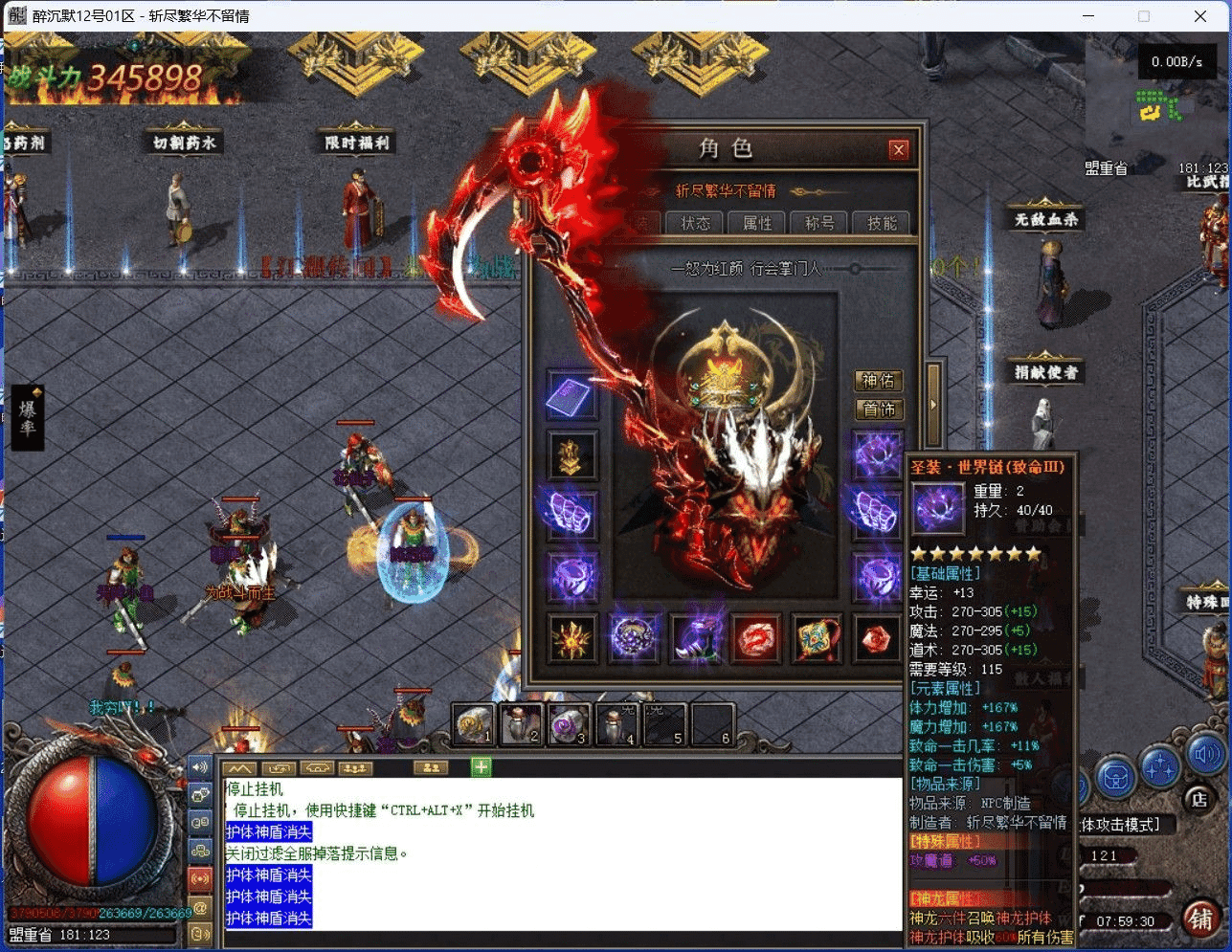Expand the arrow beside the character panel
Screen dimensions: 1232x952
(x=933, y=404)
